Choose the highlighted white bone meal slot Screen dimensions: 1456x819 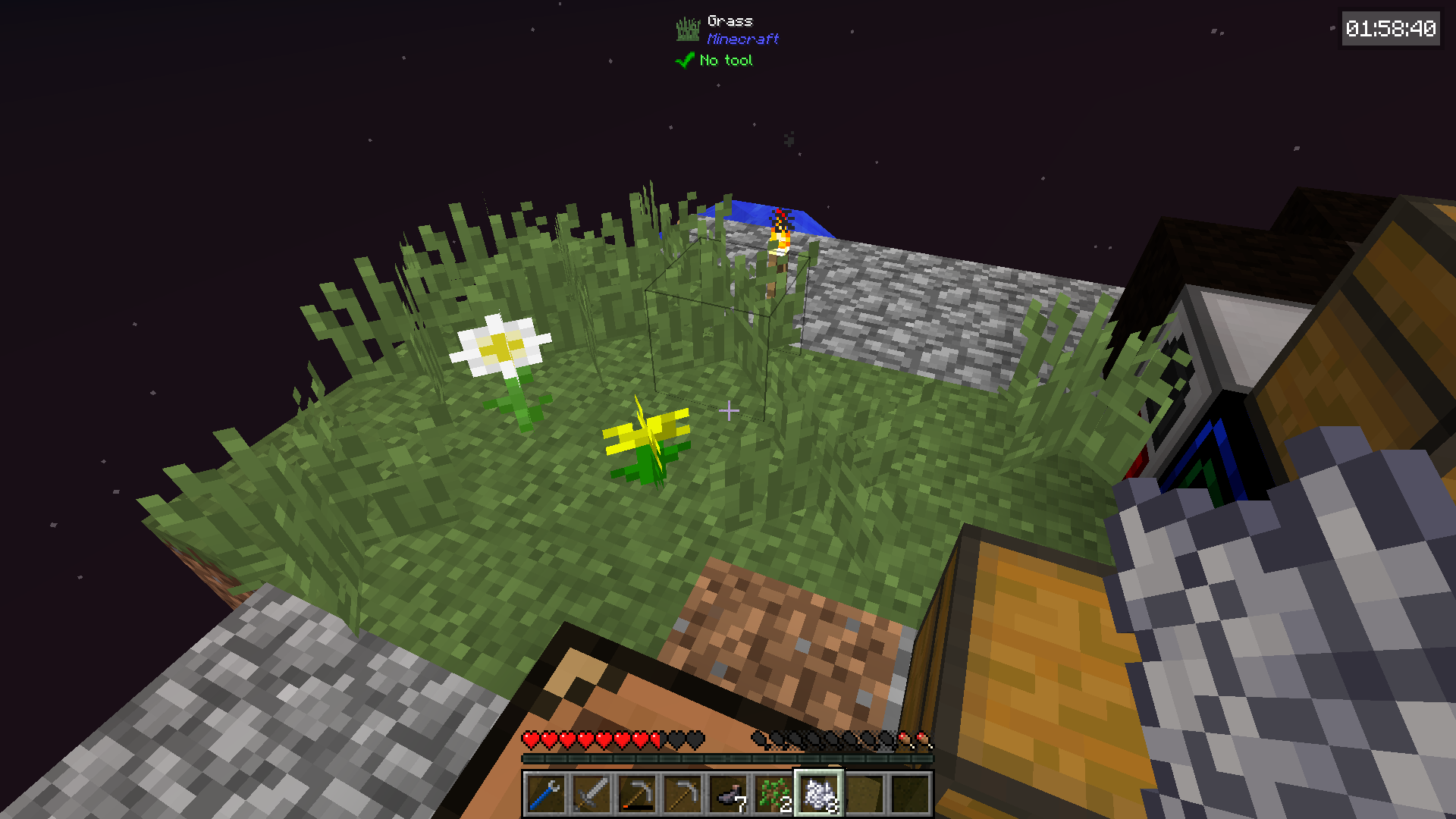pyautogui.click(x=818, y=794)
